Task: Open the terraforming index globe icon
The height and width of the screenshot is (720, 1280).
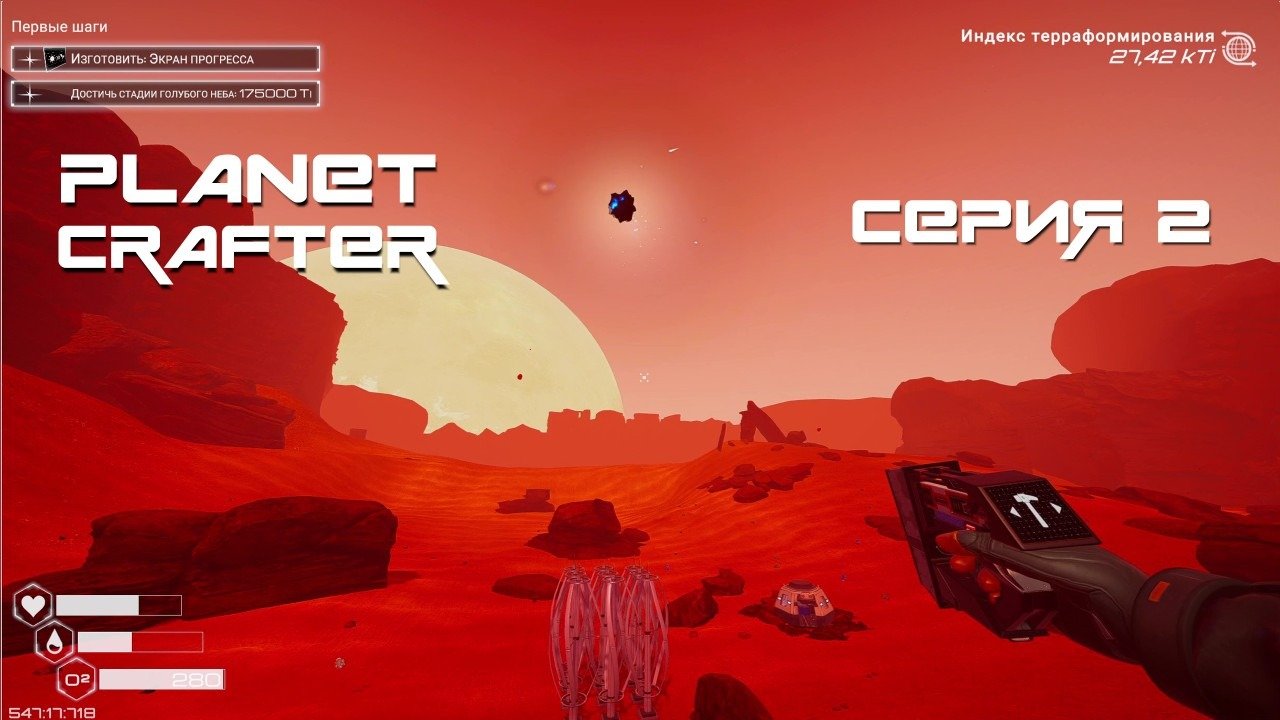Action: pyautogui.click(x=1240, y=47)
